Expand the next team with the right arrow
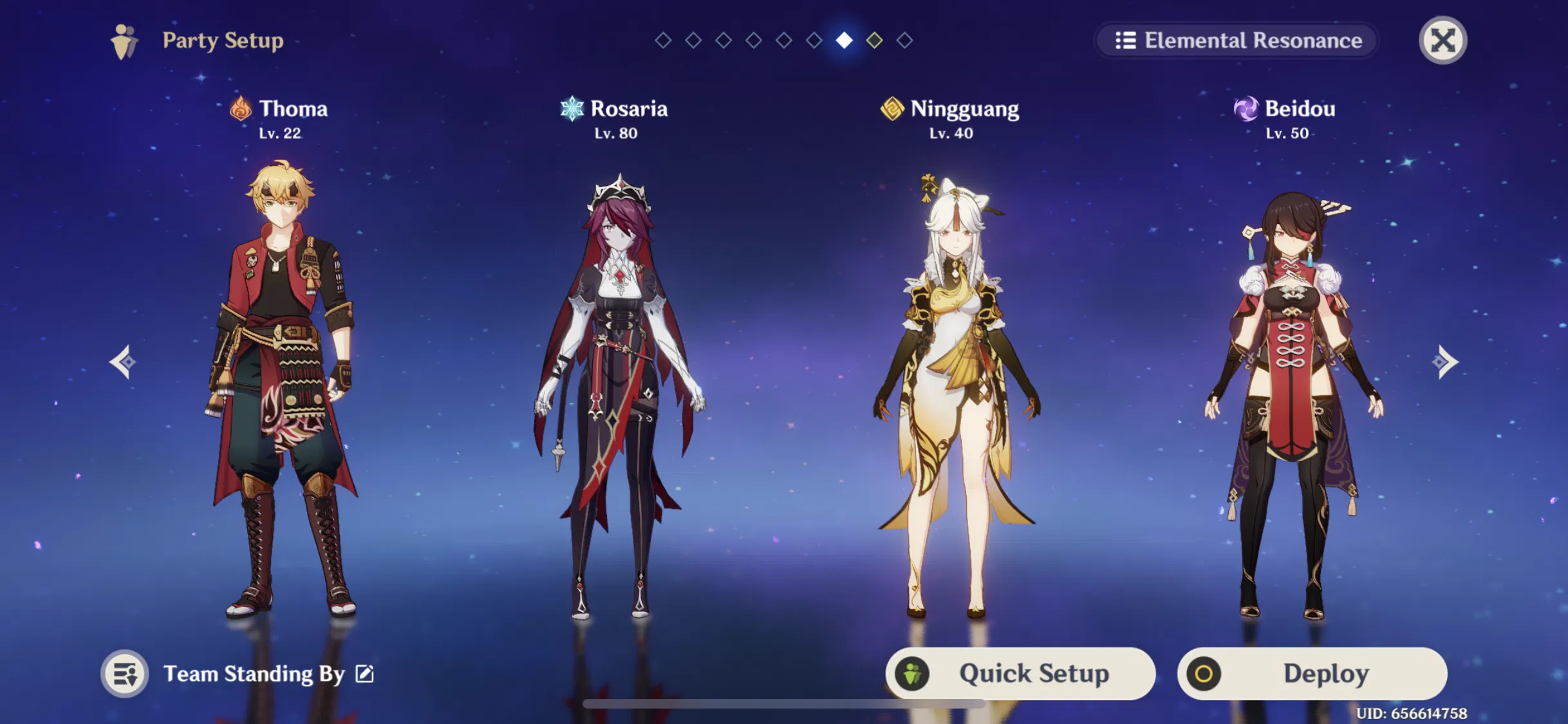This screenshot has height=724, width=1568. click(1444, 362)
